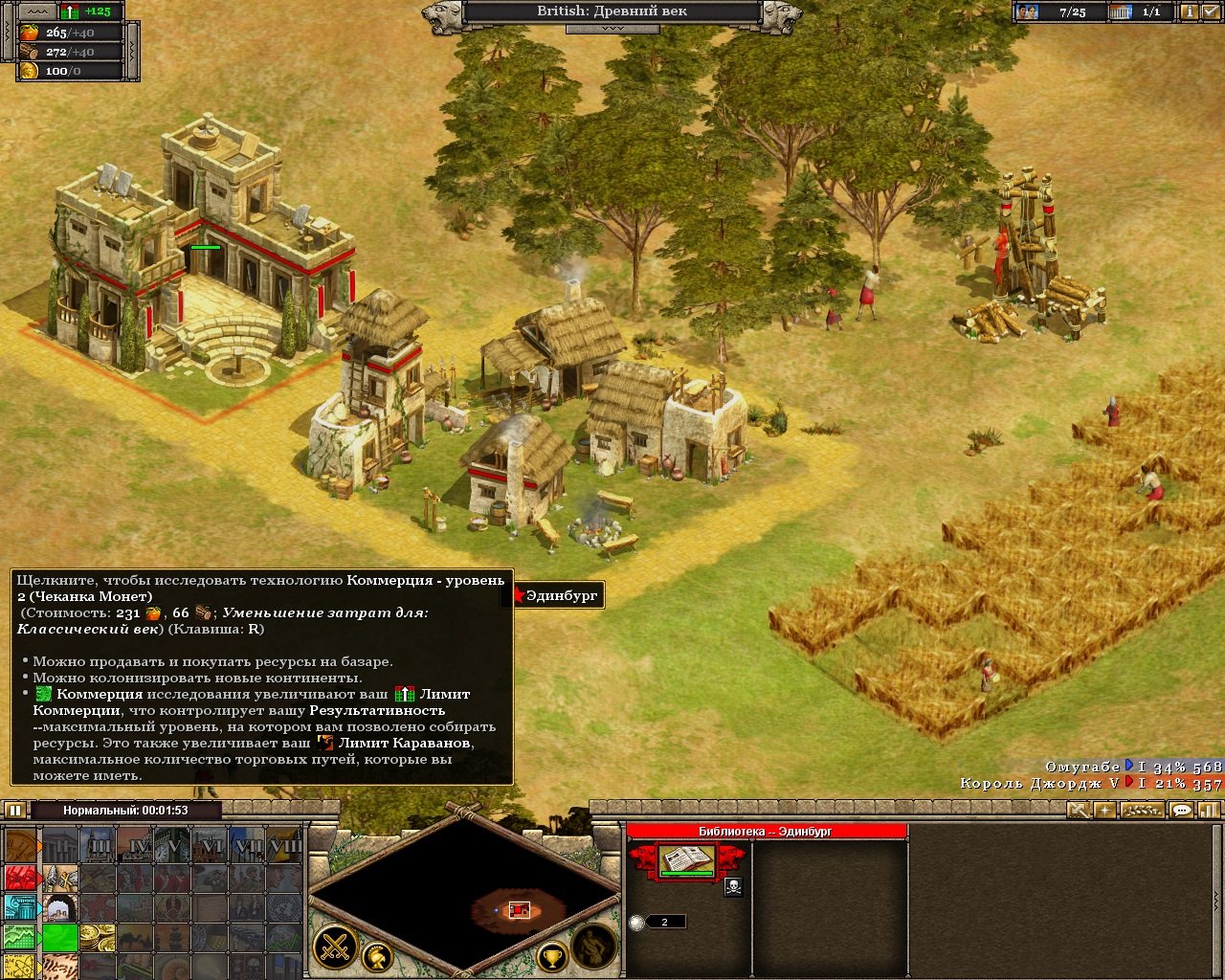Open the info 'i' button top-right
This screenshot has height=980, width=1225.
(1190, 11)
